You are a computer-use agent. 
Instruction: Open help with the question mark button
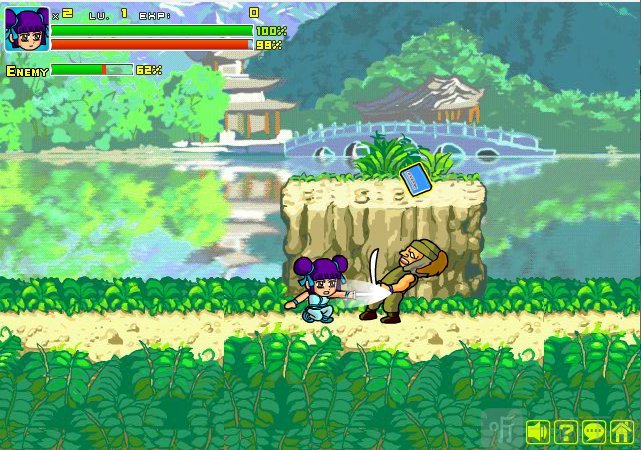tap(566, 432)
